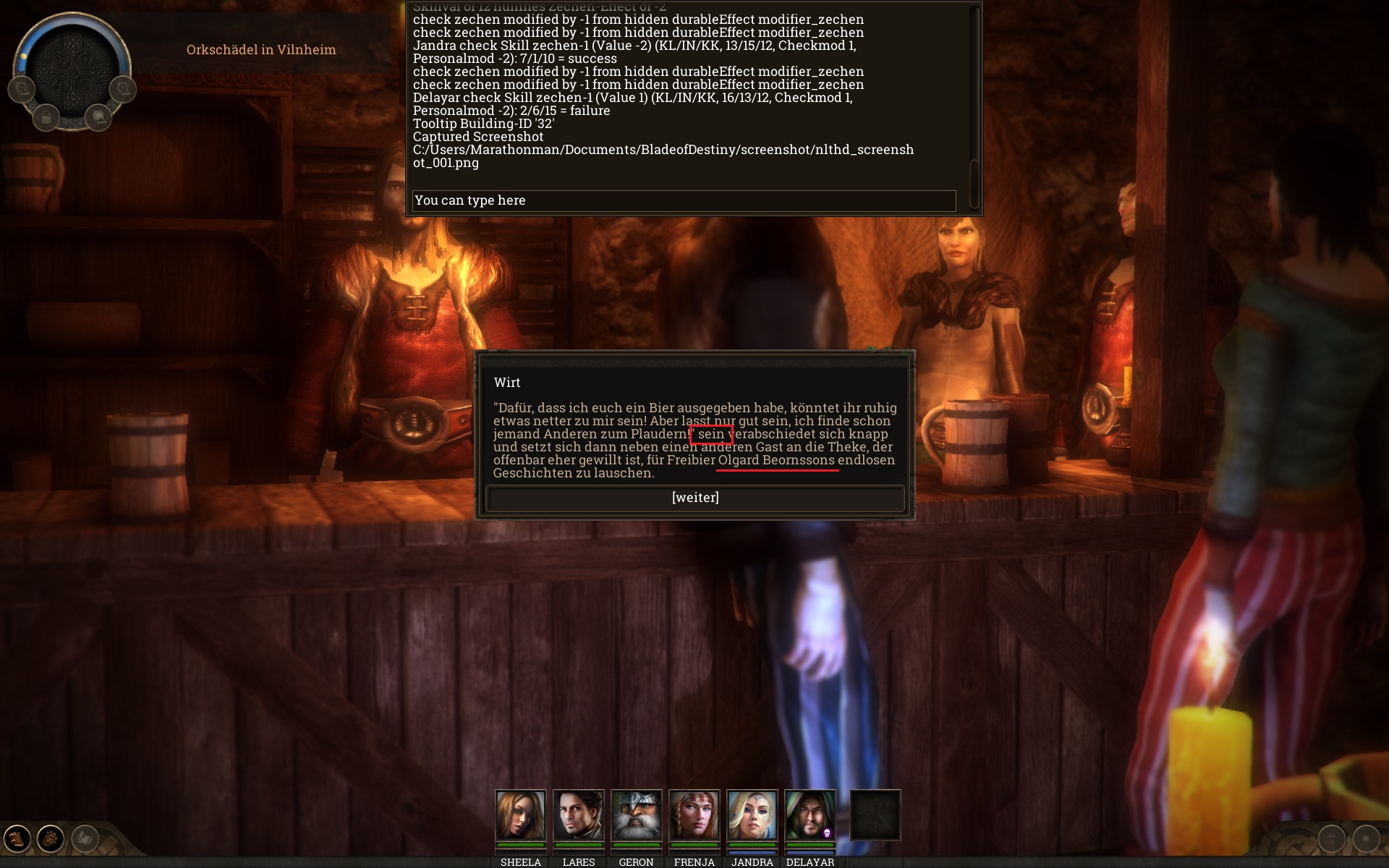Open the journal book icon
This screenshot has height=868, width=1389.
pos(17,839)
